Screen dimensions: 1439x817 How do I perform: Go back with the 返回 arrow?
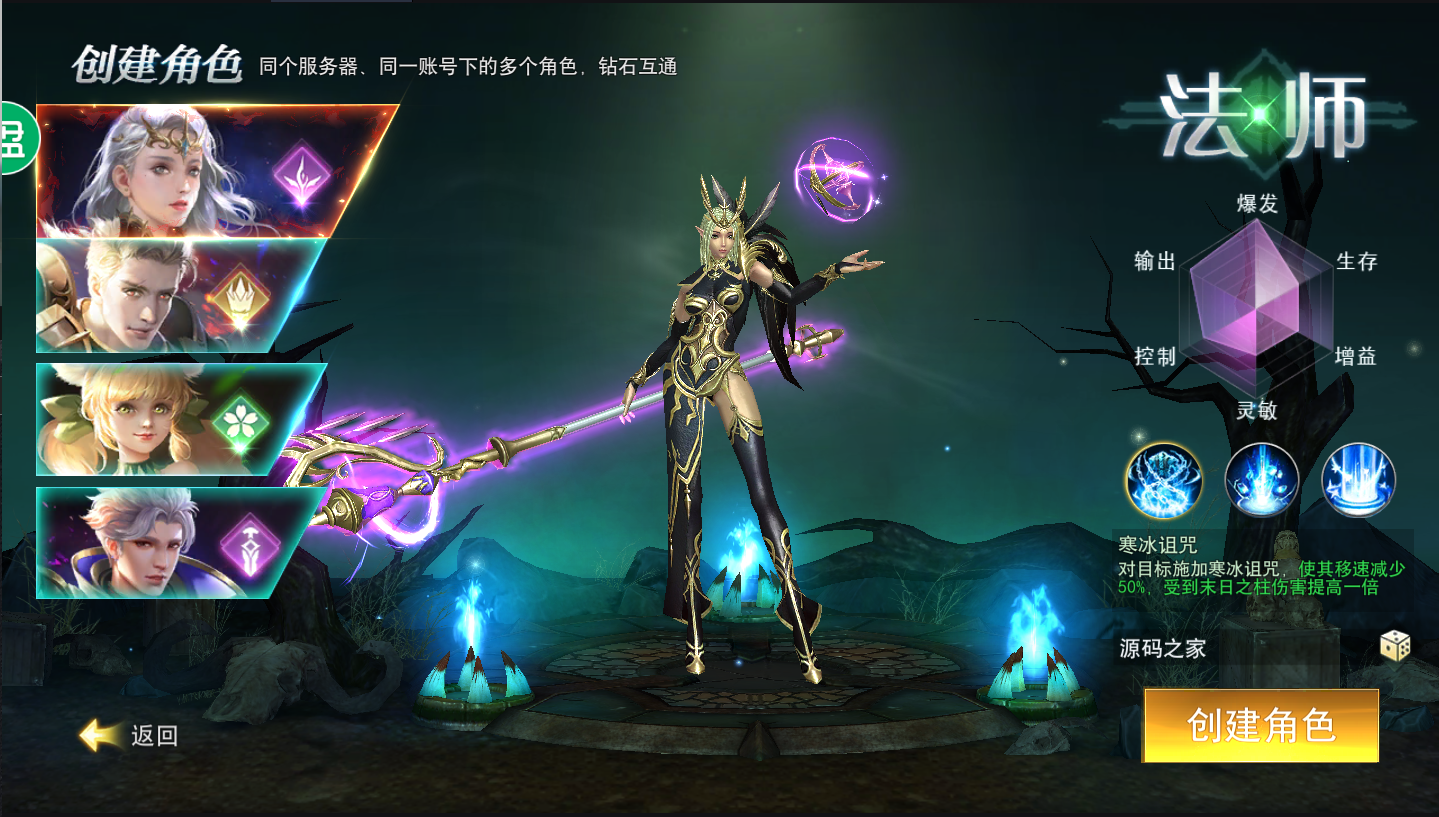click(x=128, y=736)
